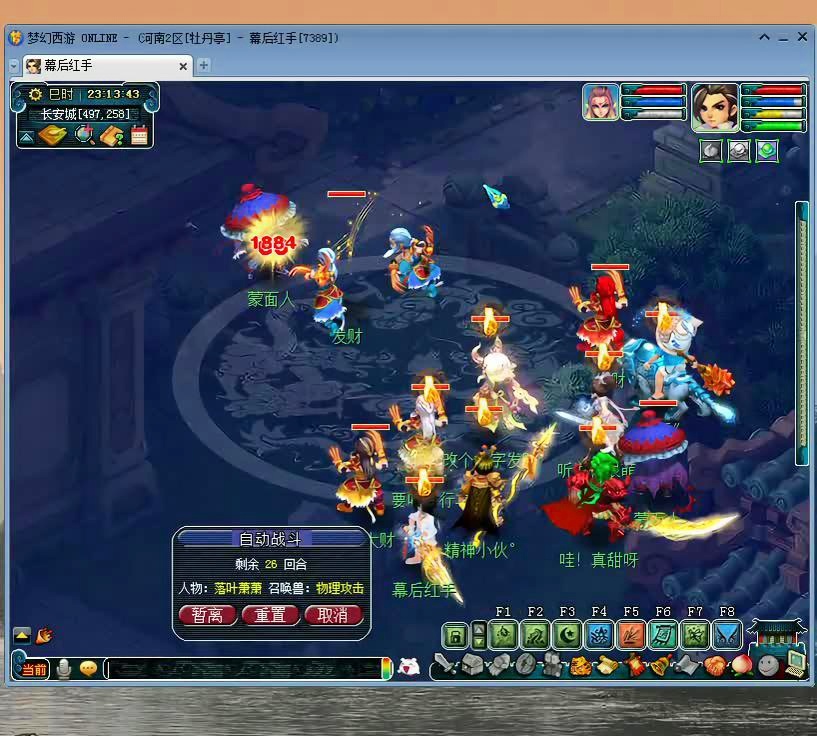This screenshot has width=817, height=736.
Task: Use the F5 orange skill shortcut
Action: click(631, 635)
